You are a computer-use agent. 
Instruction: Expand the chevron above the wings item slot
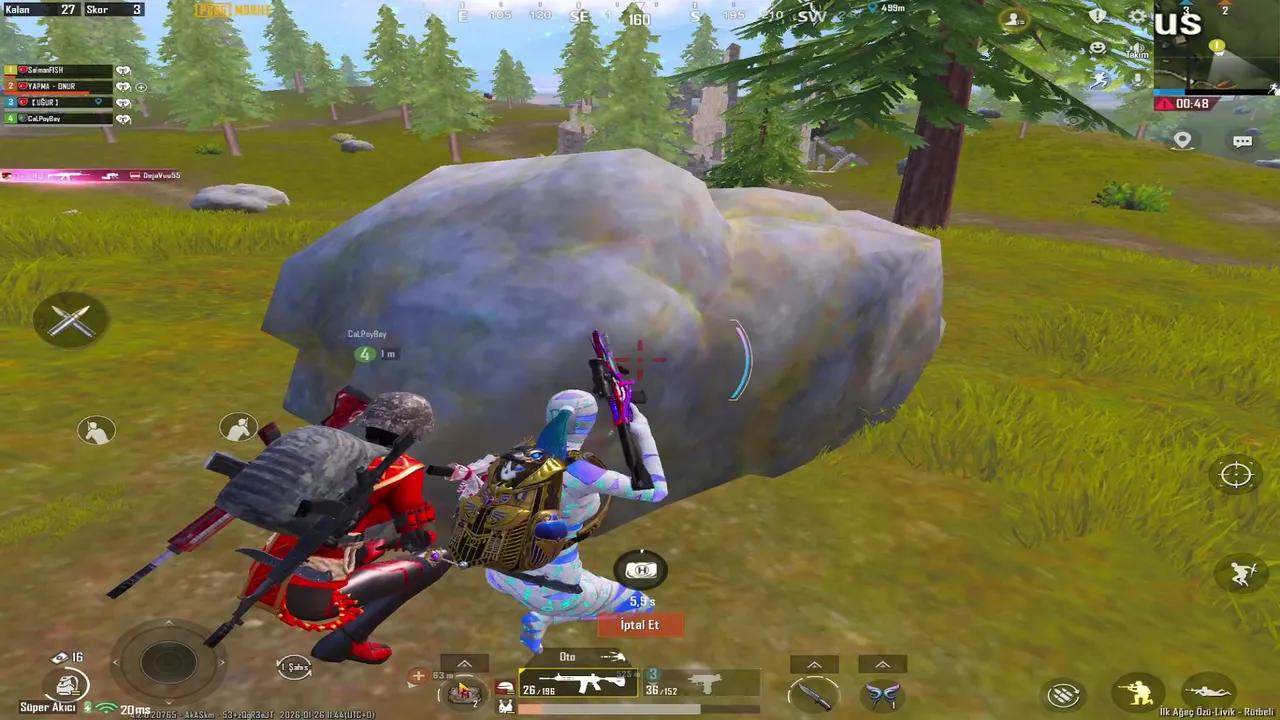click(885, 663)
